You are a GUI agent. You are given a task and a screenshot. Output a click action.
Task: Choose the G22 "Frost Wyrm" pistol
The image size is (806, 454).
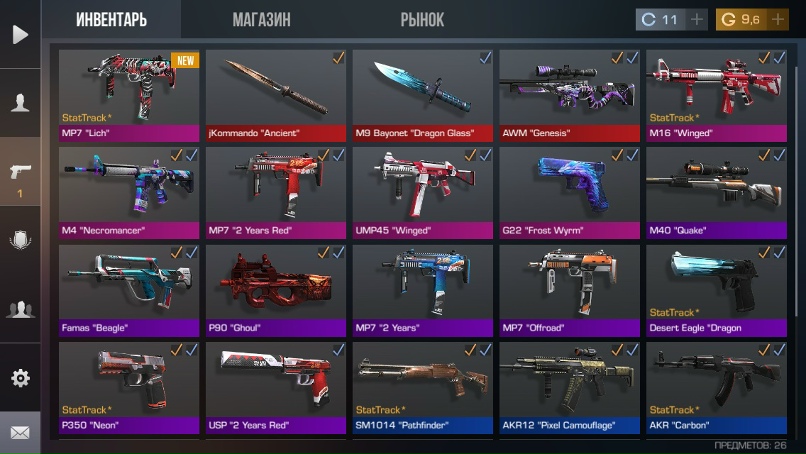[570, 192]
